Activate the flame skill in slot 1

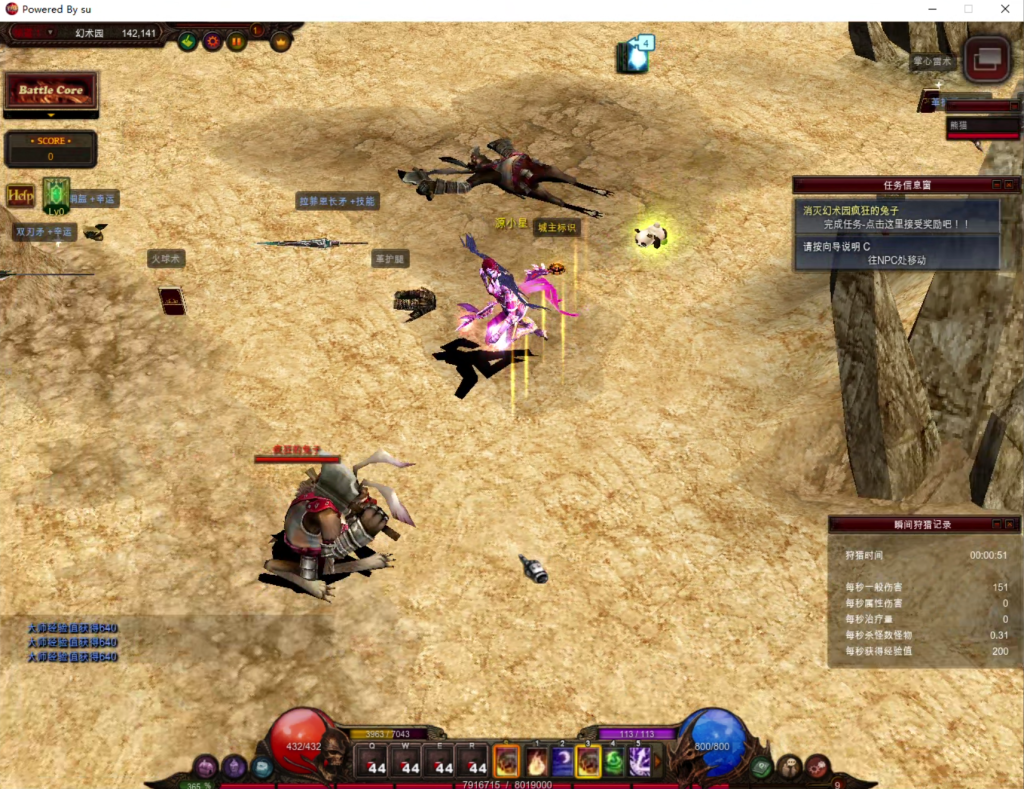[x=537, y=762]
